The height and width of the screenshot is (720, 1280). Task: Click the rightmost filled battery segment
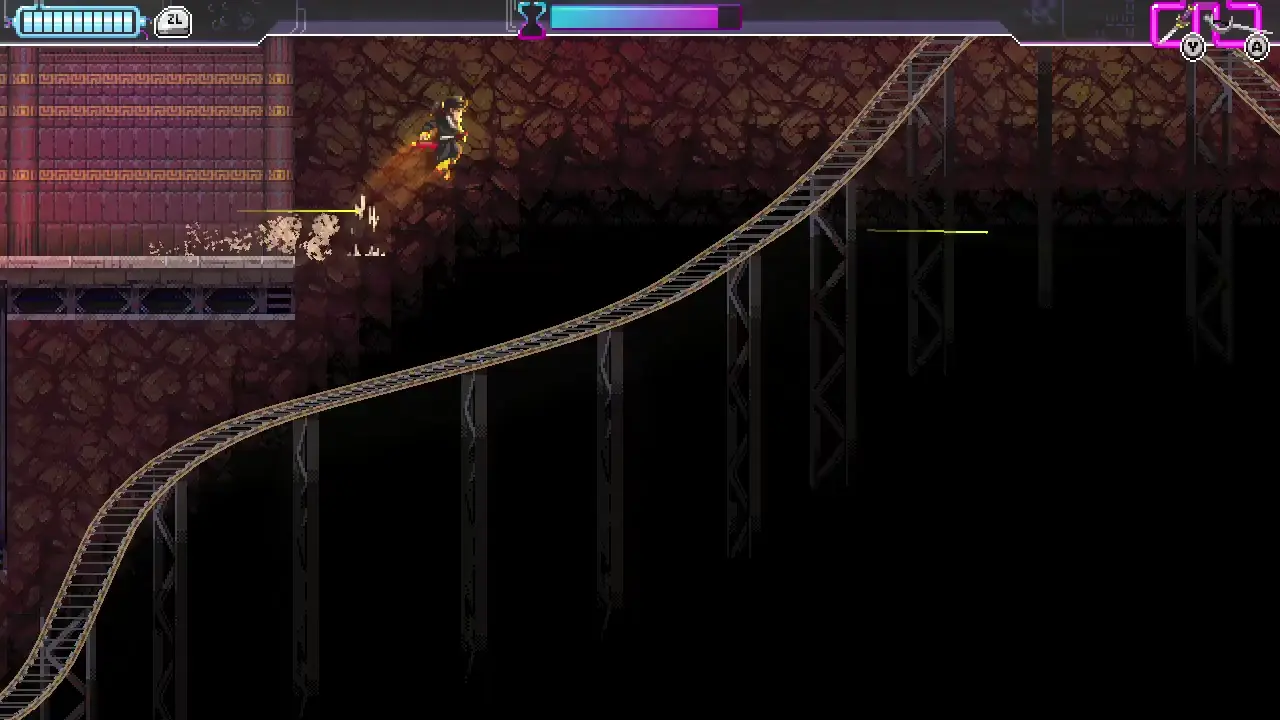(x=128, y=21)
